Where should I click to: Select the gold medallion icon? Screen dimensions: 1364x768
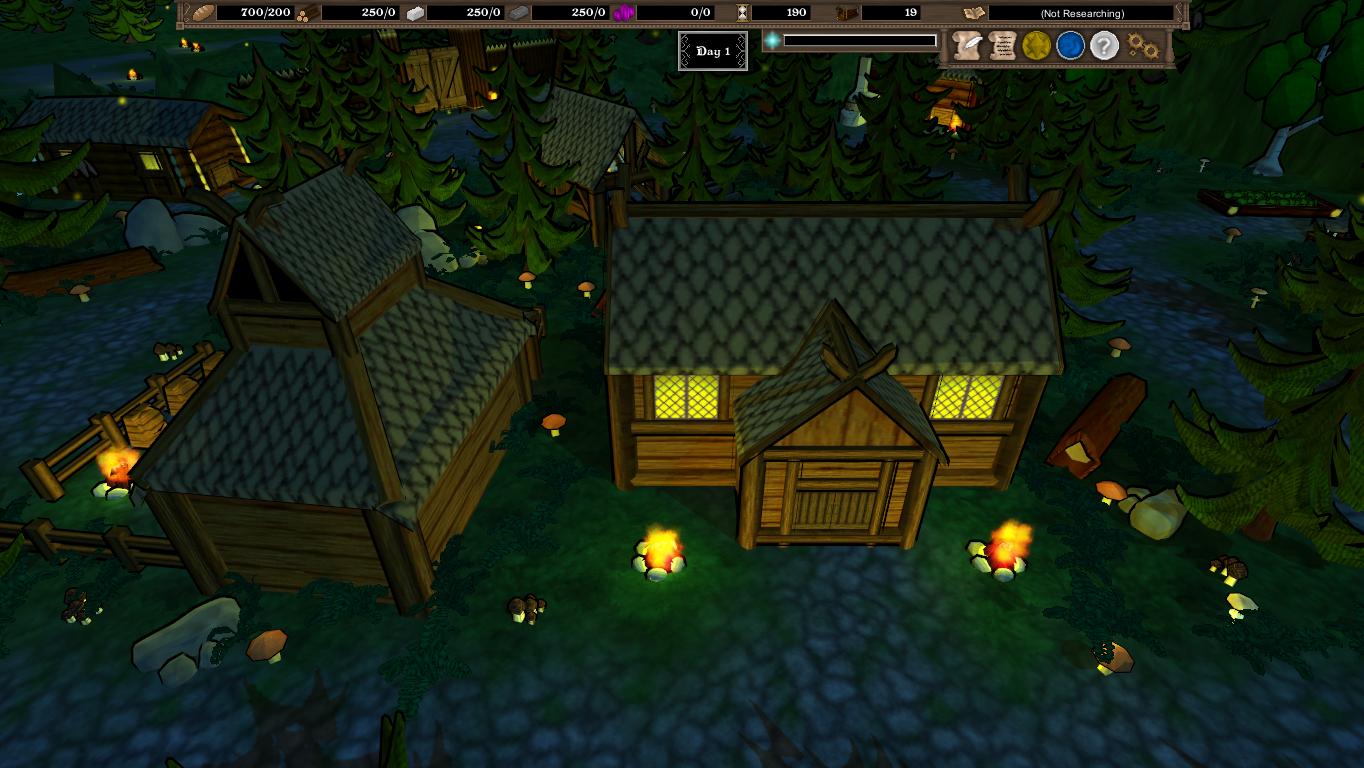[1035, 45]
